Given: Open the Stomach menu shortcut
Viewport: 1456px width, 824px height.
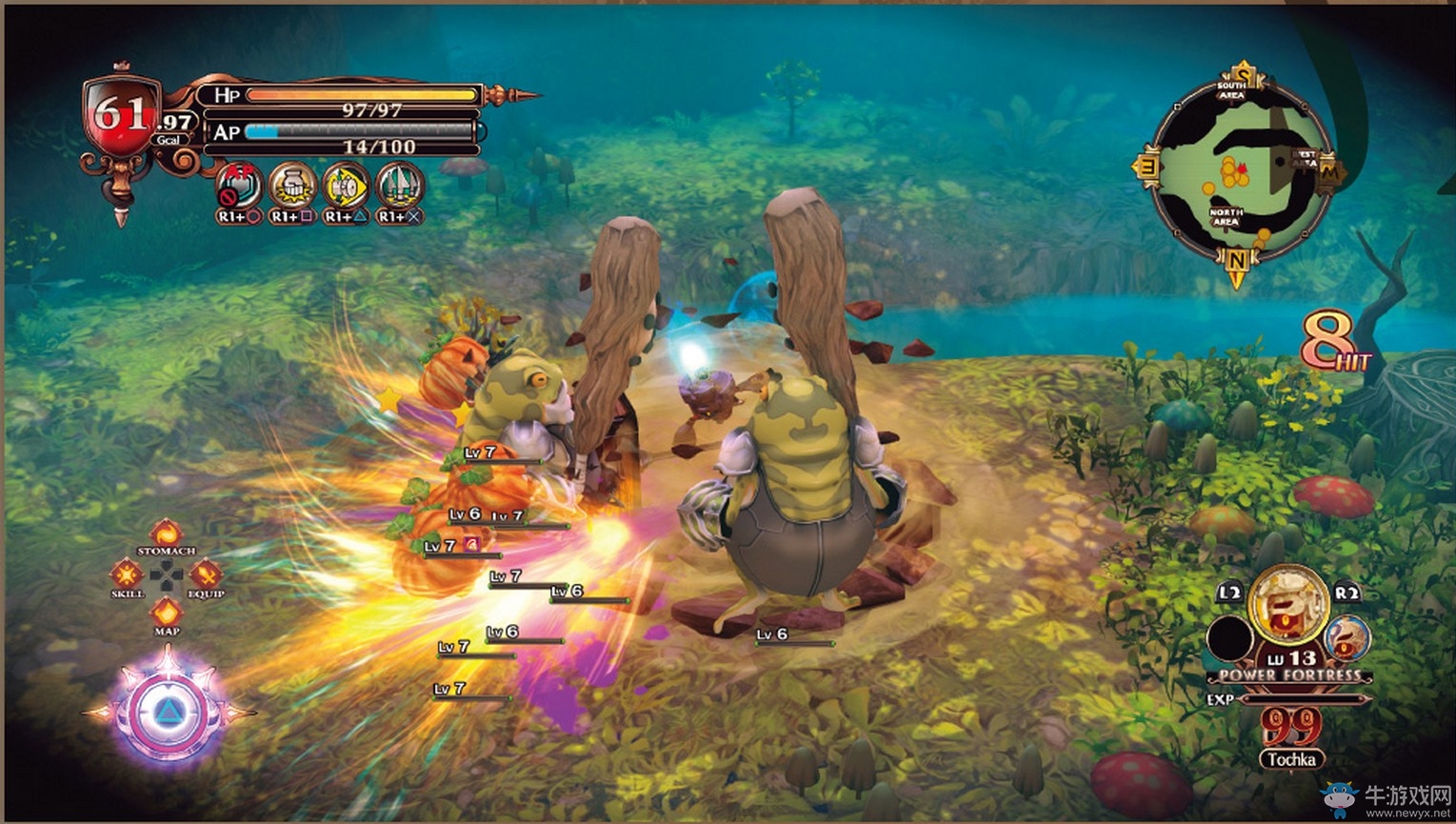Looking at the screenshot, I should (167, 534).
